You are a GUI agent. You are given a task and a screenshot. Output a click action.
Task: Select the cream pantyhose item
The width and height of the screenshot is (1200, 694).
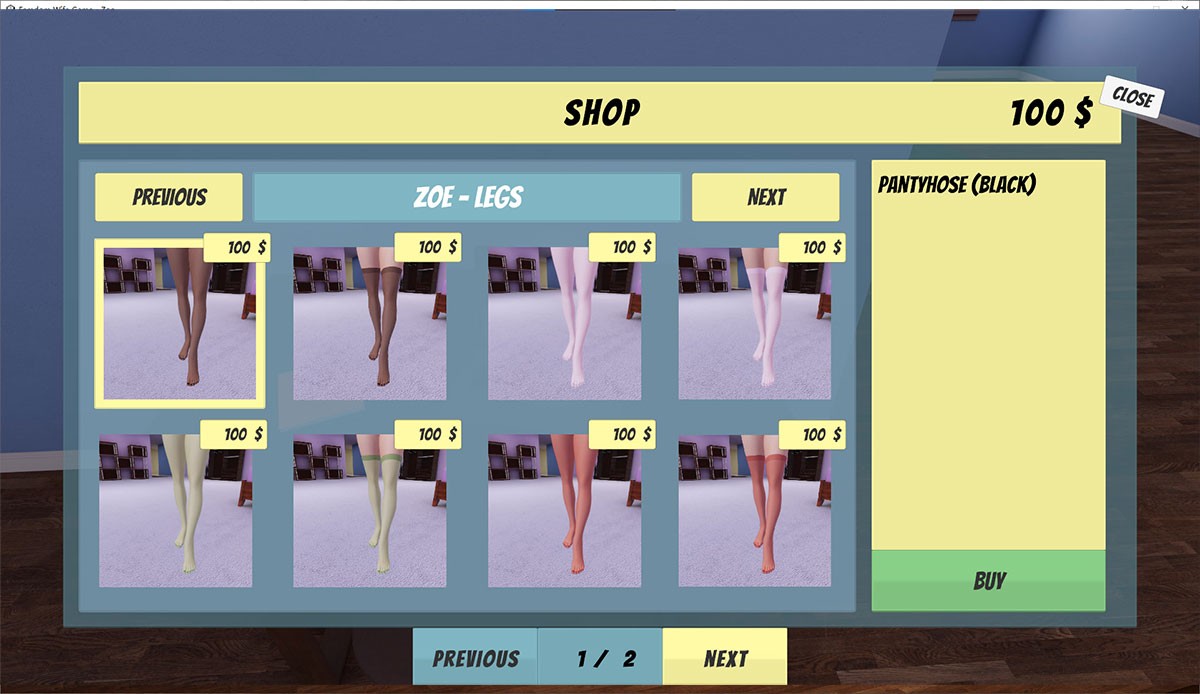(175, 512)
